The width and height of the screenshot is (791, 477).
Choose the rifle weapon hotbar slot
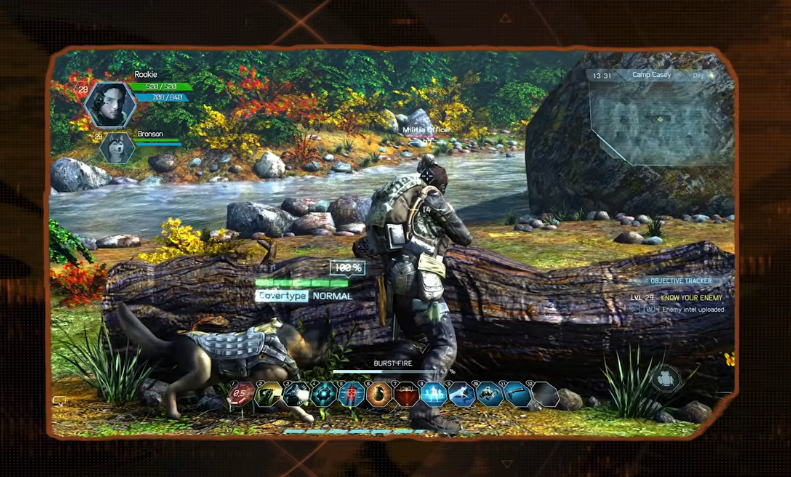point(514,395)
